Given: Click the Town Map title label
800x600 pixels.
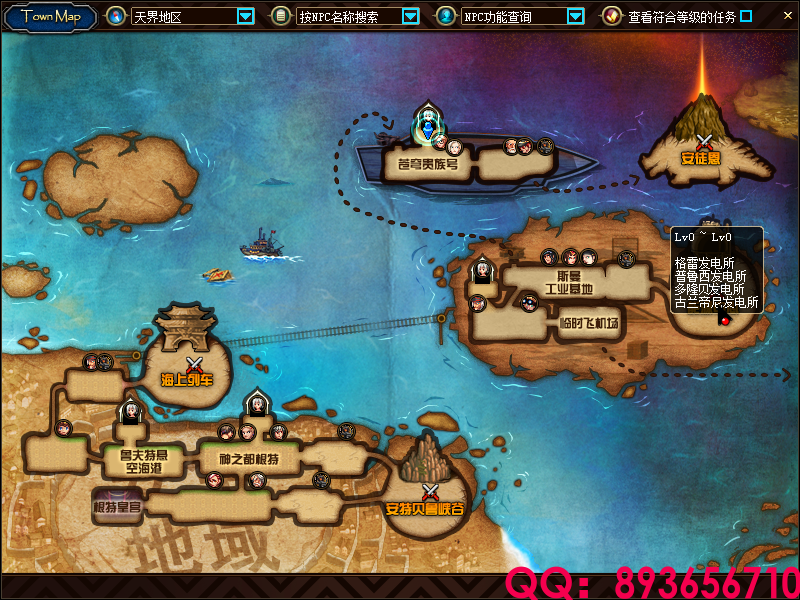Looking at the screenshot, I should [x=51, y=16].
